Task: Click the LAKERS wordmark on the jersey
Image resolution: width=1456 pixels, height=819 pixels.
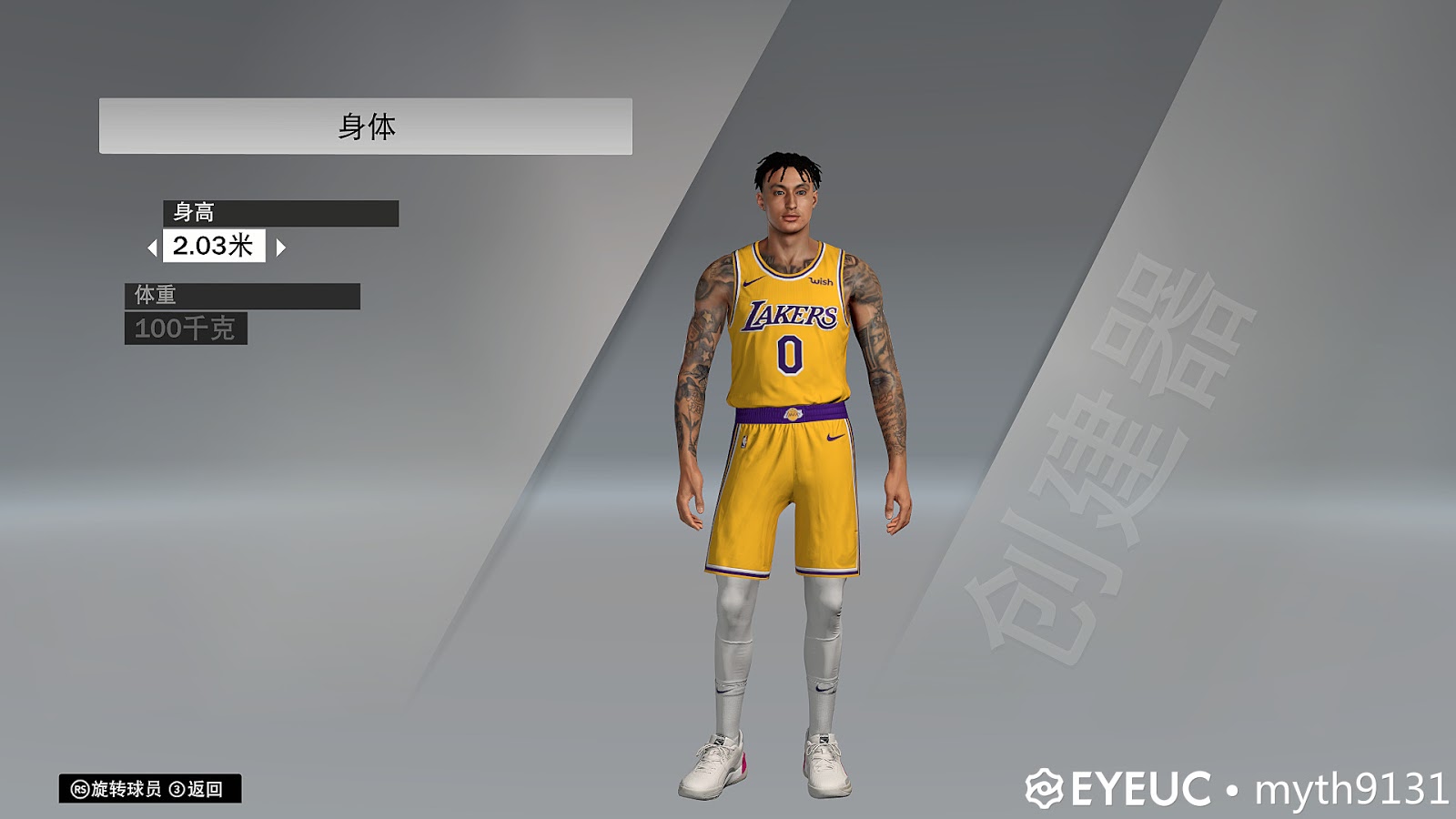Action: [792, 316]
